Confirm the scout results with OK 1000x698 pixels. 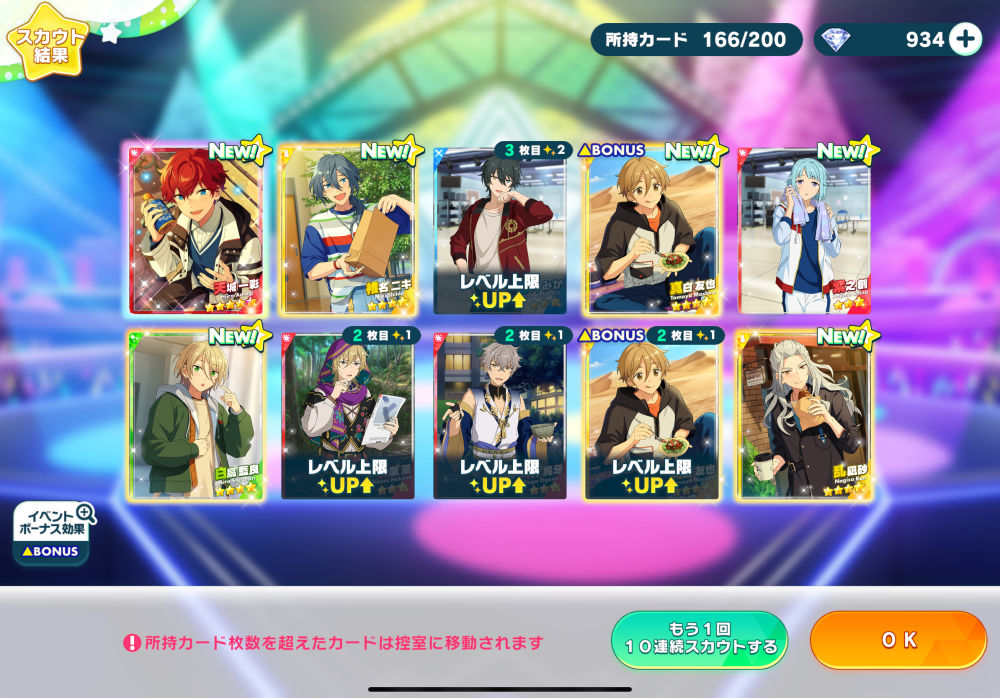point(898,640)
